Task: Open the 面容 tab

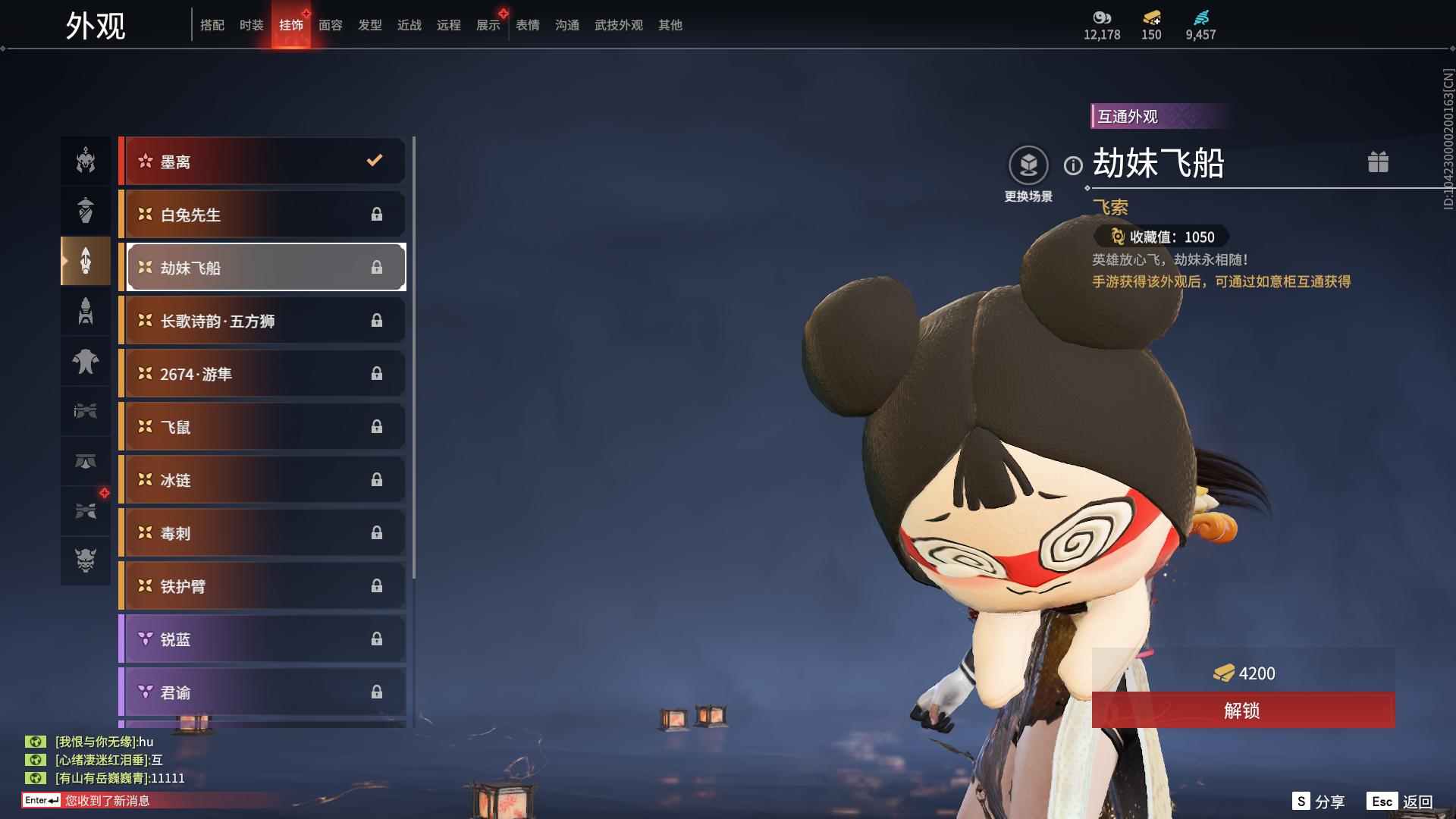Action: pyautogui.click(x=331, y=25)
